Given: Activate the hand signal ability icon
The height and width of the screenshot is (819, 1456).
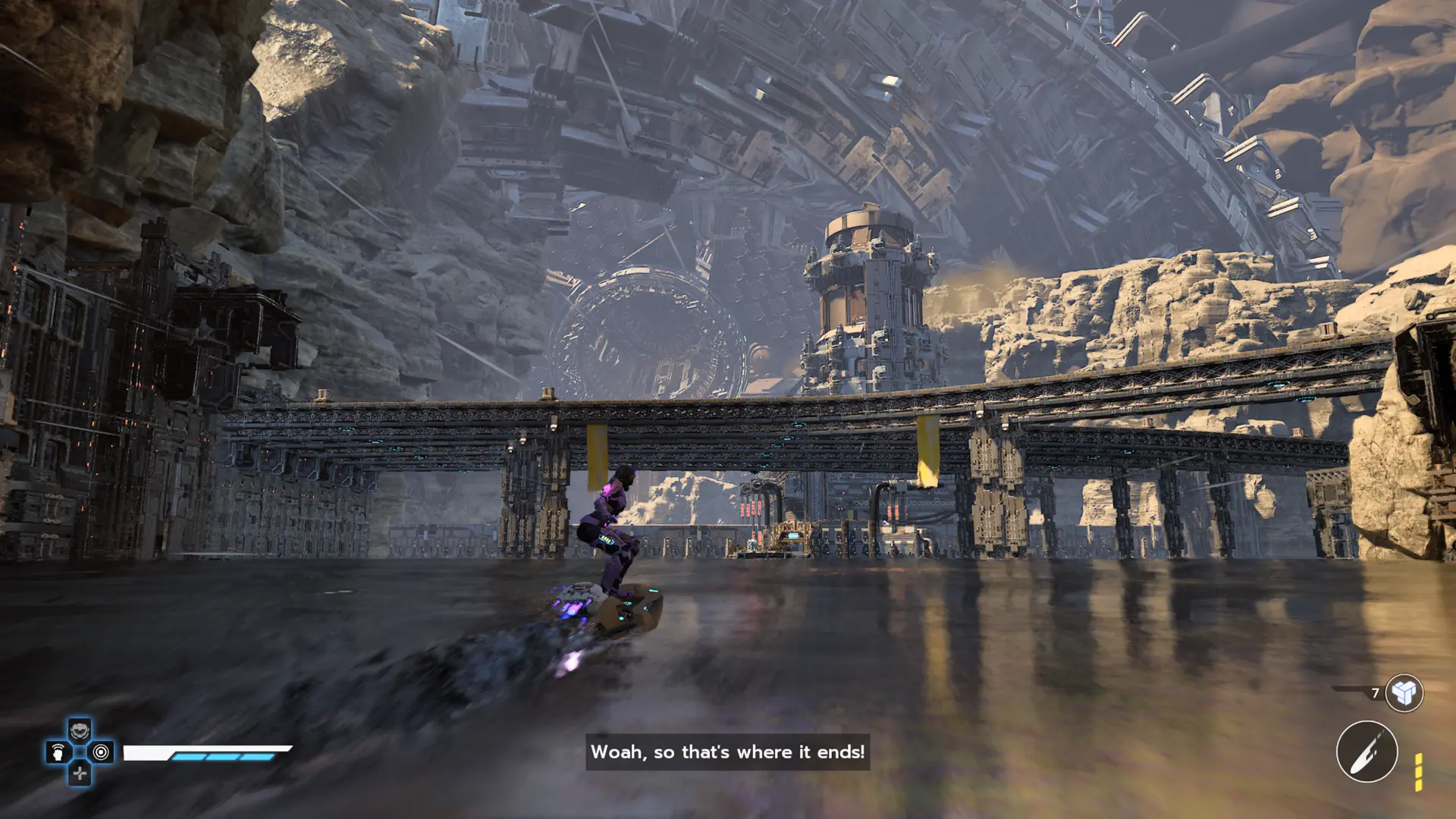Looking at the screenshot, I should 58,752.
